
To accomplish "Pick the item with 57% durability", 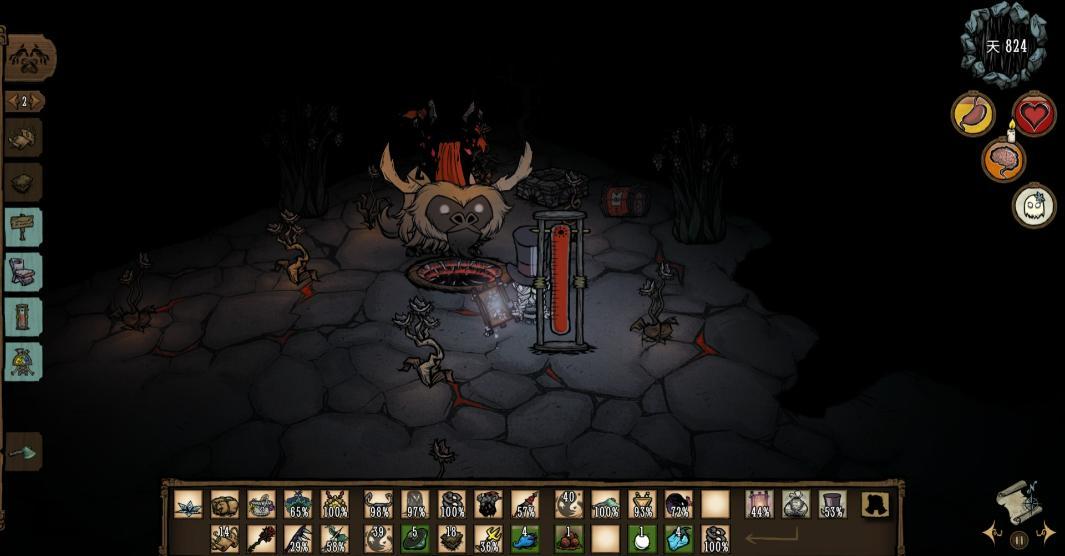I will point(526,504).
